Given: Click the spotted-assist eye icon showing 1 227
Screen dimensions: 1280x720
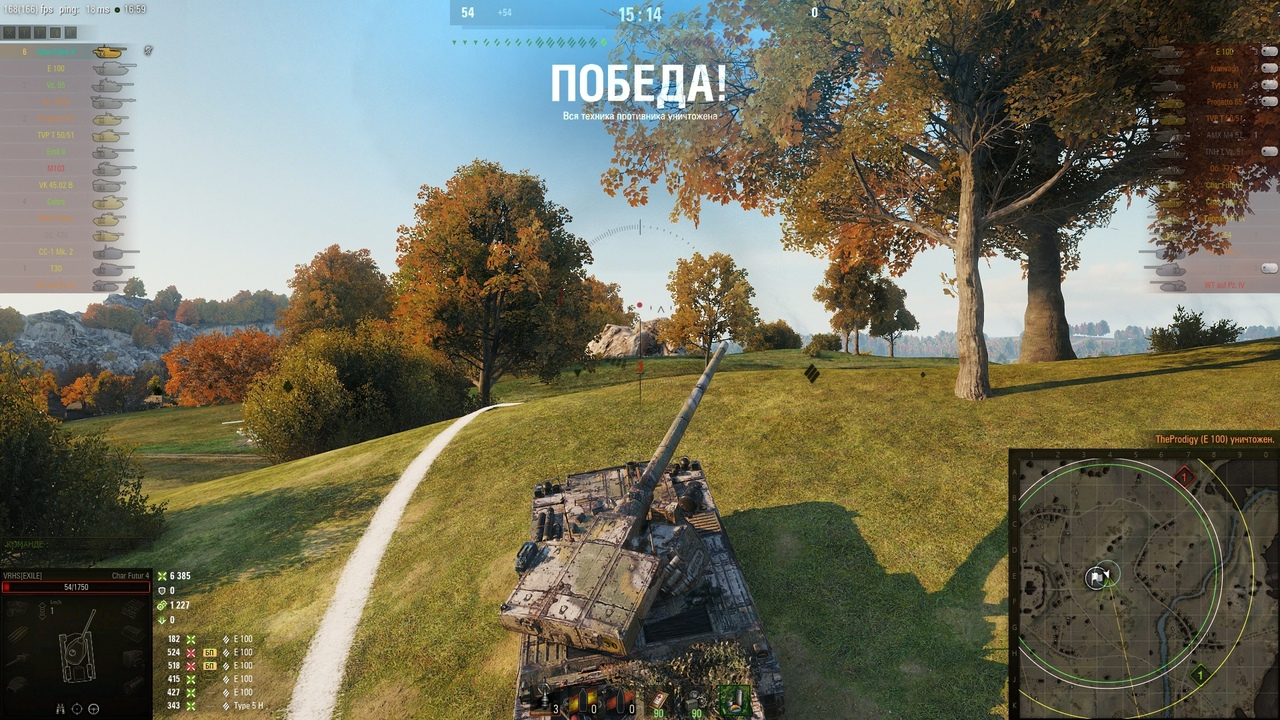Looking at the screenshot, I should [x=162, y=606].
